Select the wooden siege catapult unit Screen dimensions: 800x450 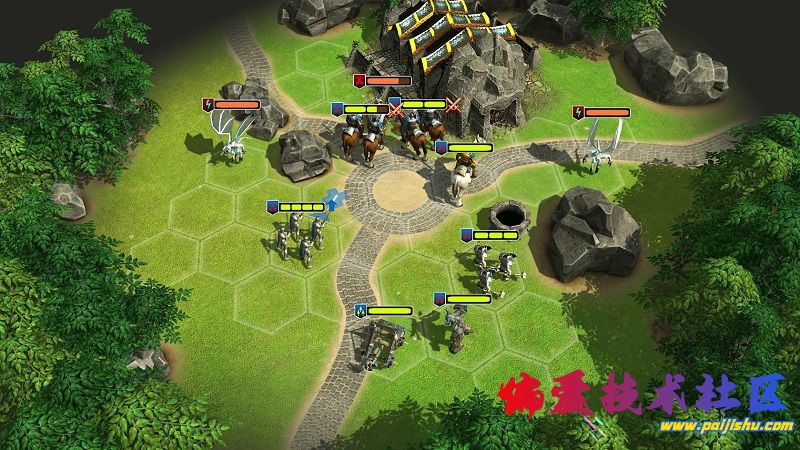(378, 340)
